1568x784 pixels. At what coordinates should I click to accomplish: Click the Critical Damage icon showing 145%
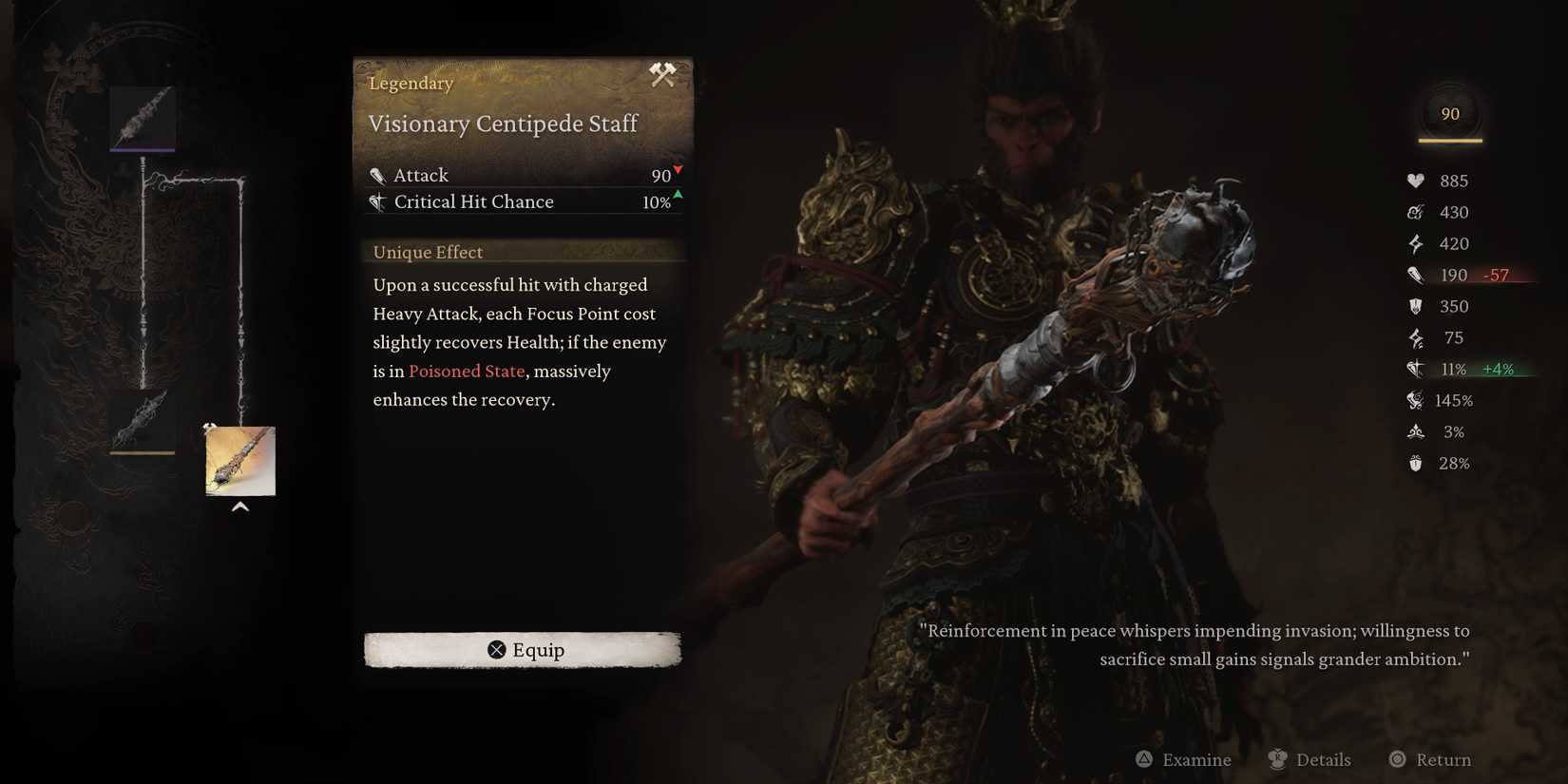(x=1415, y=400)
